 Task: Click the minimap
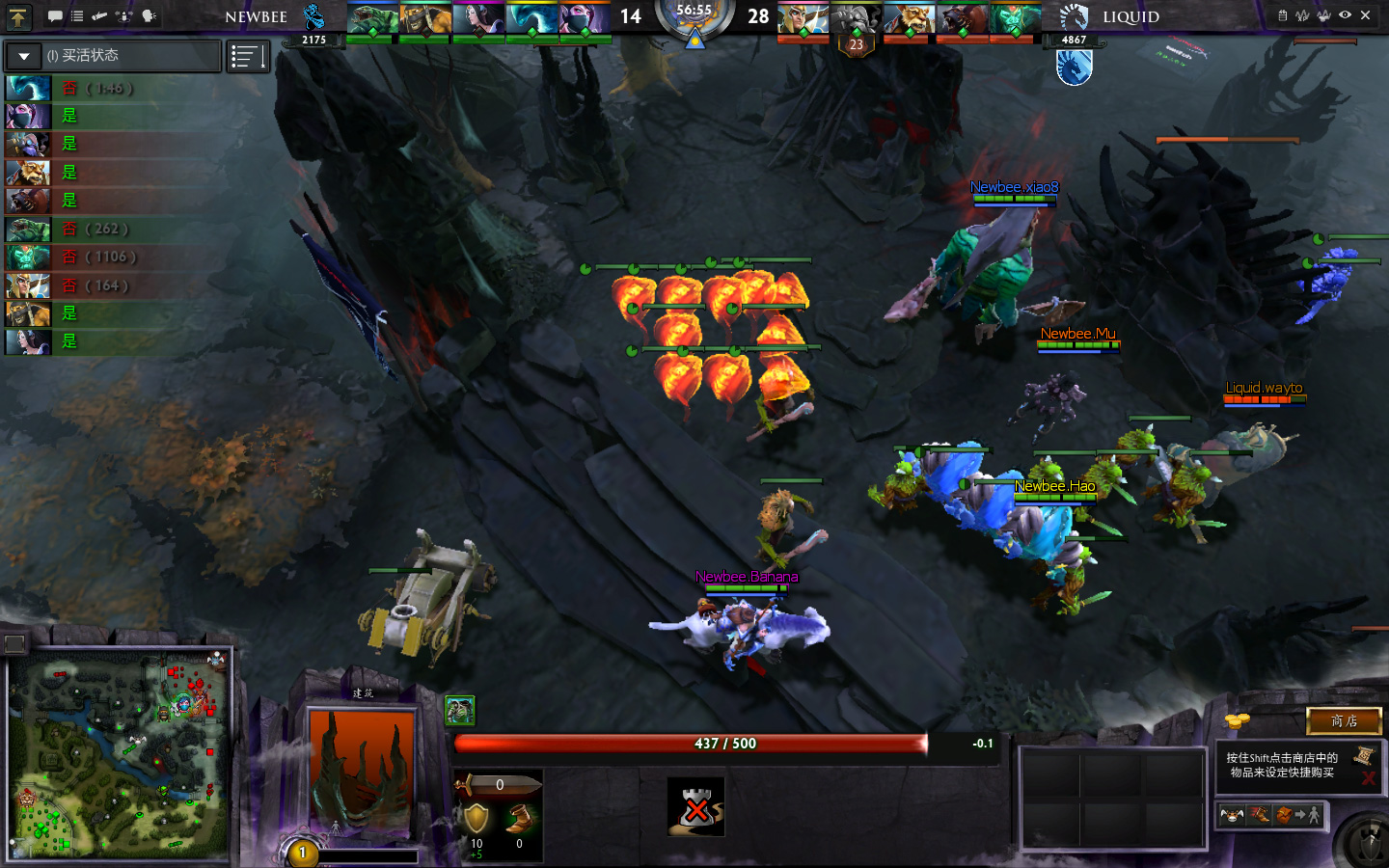pyautogui.click(x=120, y=754)
